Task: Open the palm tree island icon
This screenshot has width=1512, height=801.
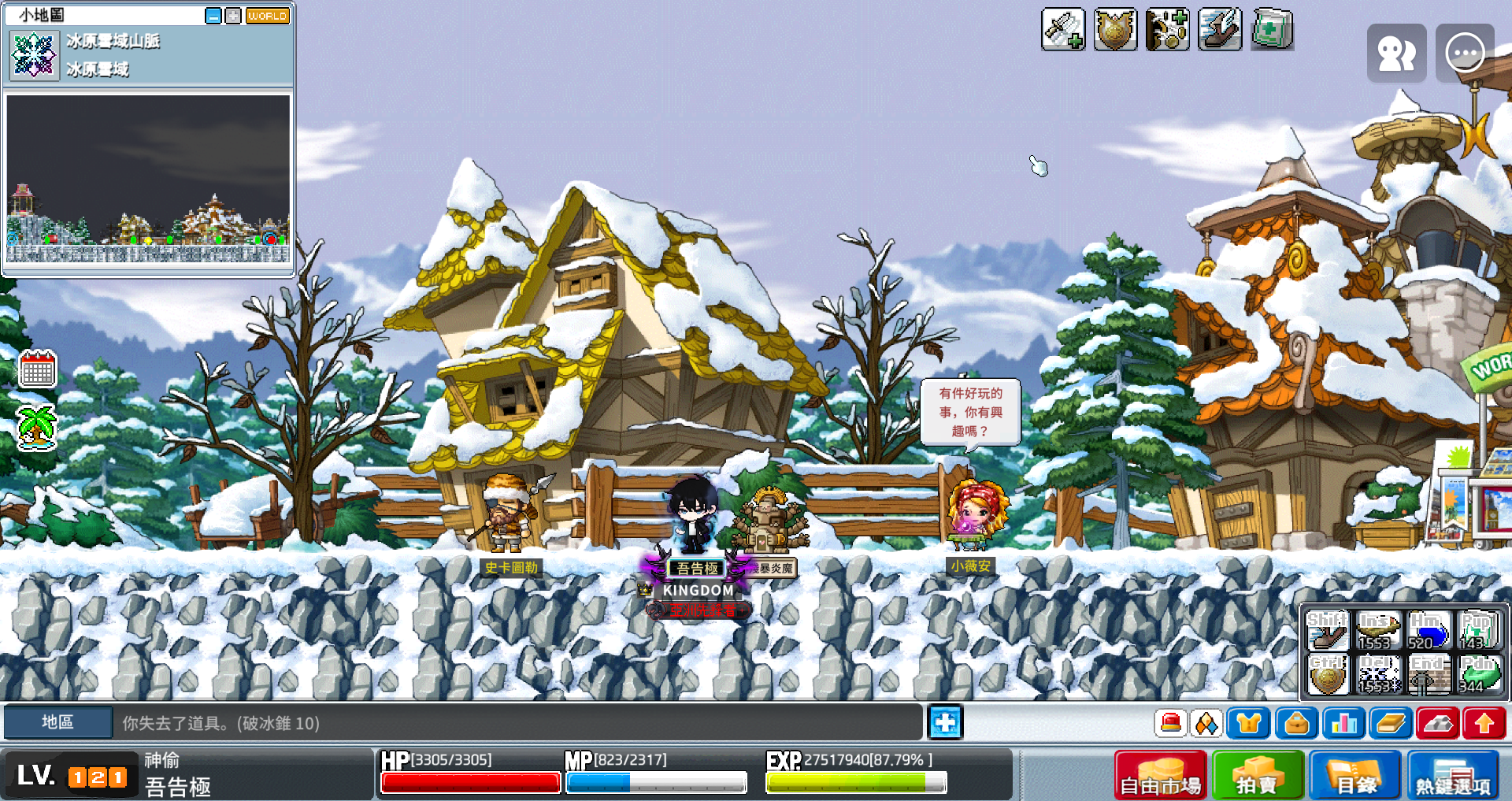Action: pyautogui.click(x=37, y=427)
